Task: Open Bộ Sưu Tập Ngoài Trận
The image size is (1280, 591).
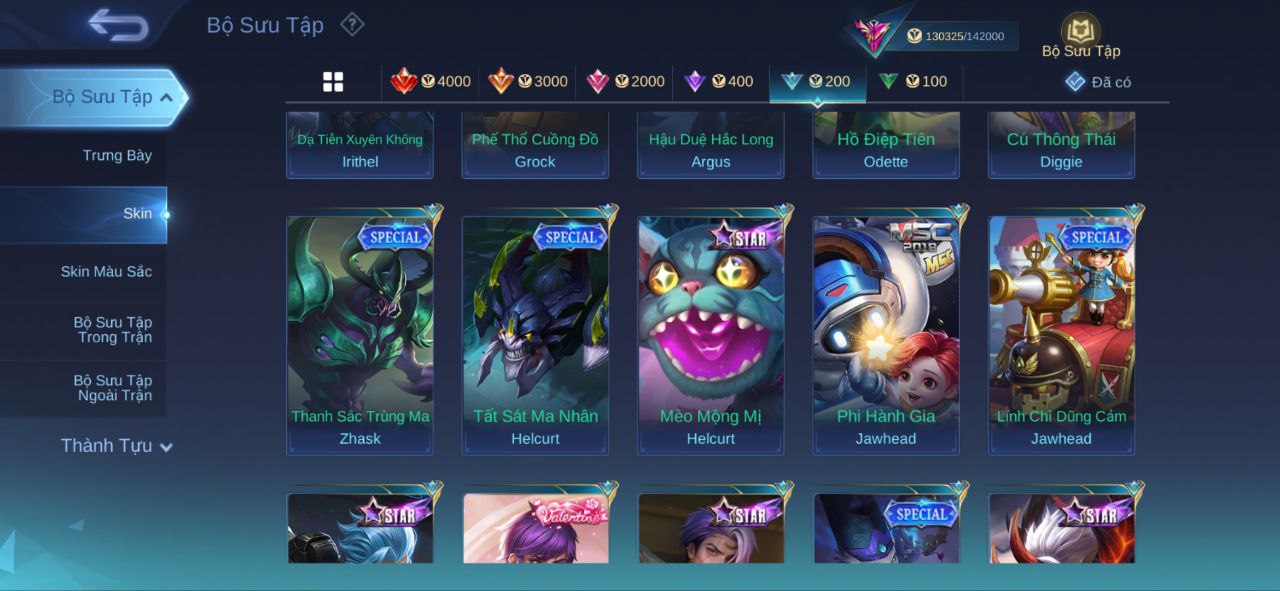Action: click(112, 387)
